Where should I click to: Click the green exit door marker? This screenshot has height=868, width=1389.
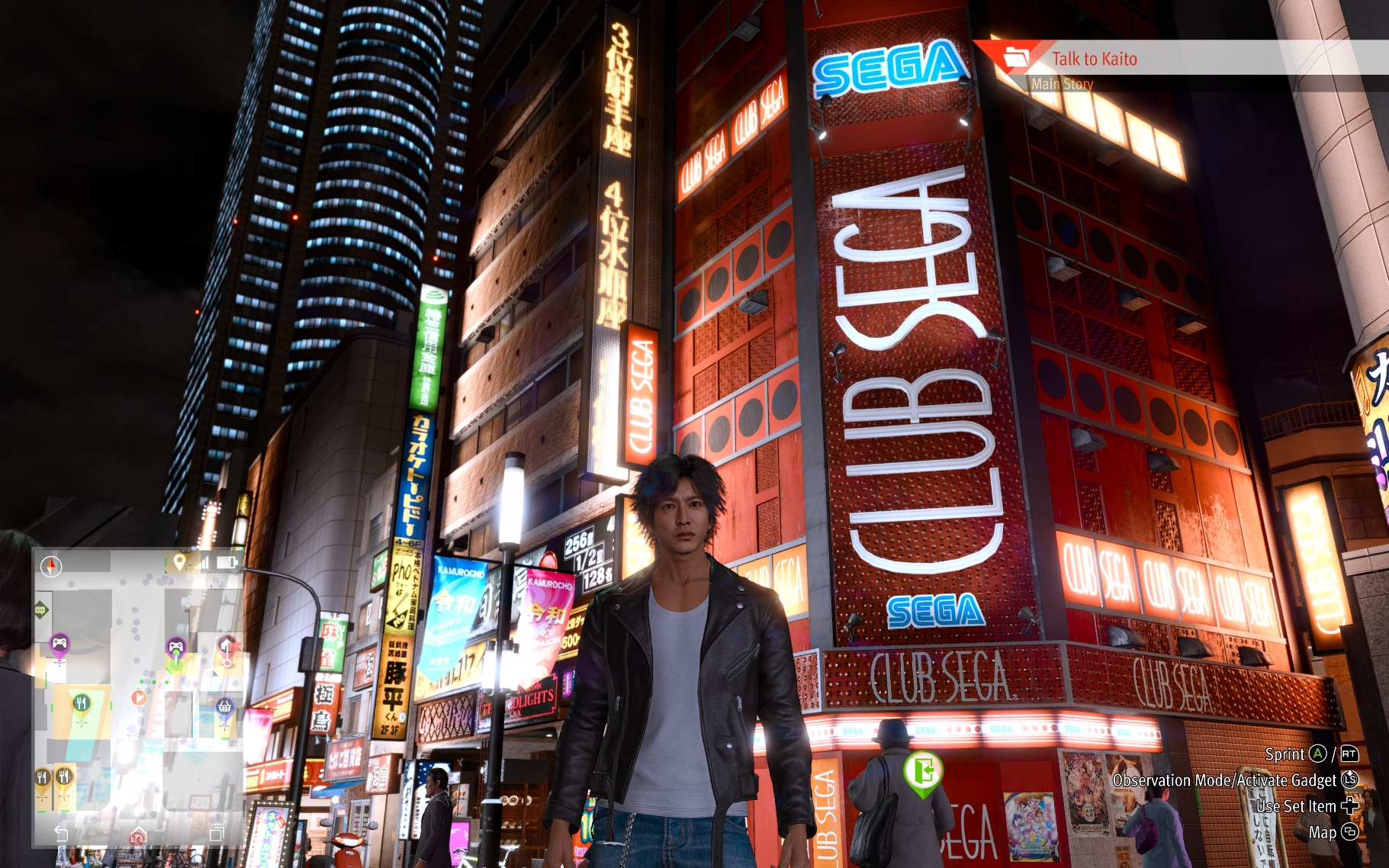(x=923, y=772)
